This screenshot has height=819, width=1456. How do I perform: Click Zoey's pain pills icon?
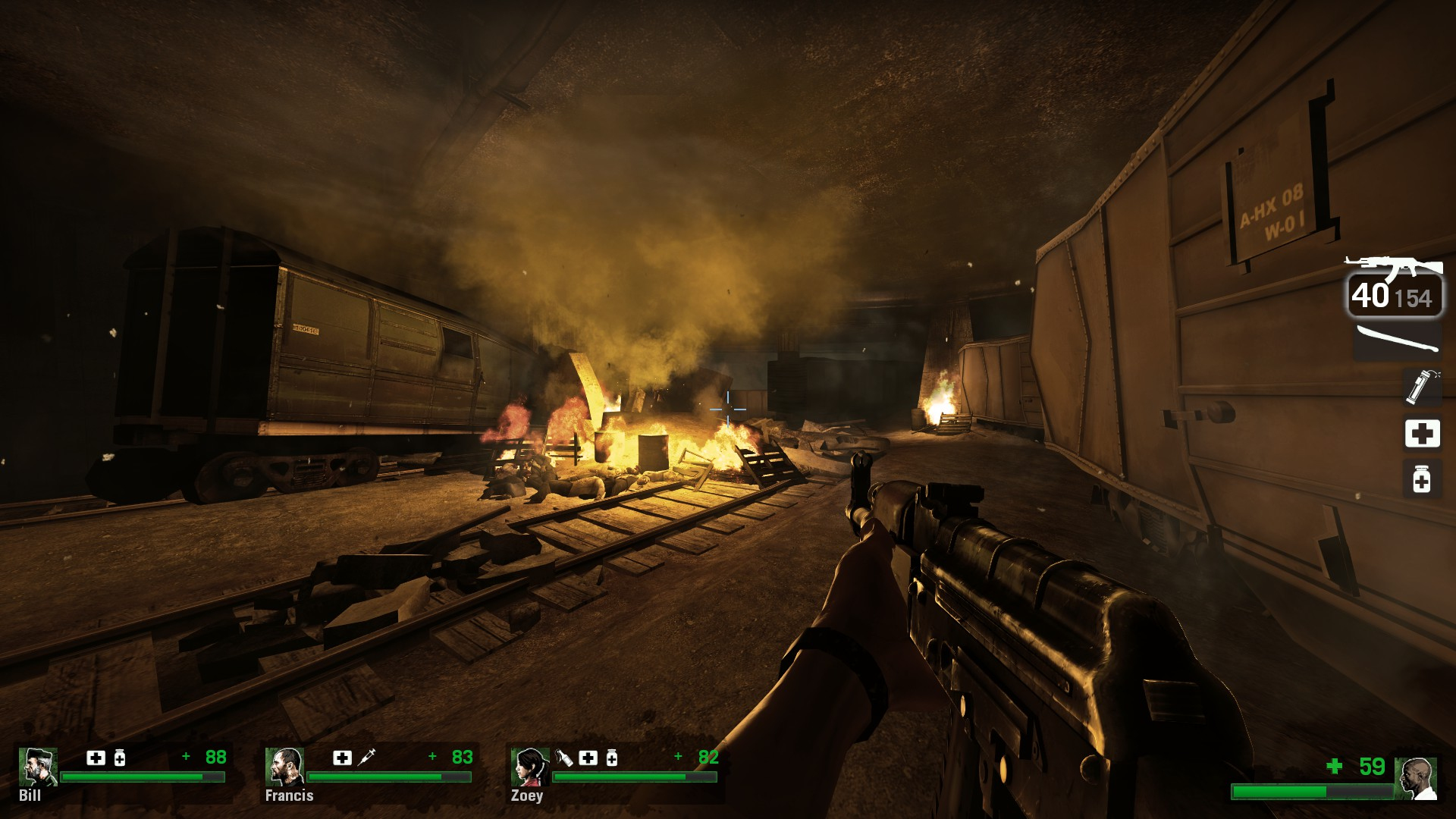[611, 757]
